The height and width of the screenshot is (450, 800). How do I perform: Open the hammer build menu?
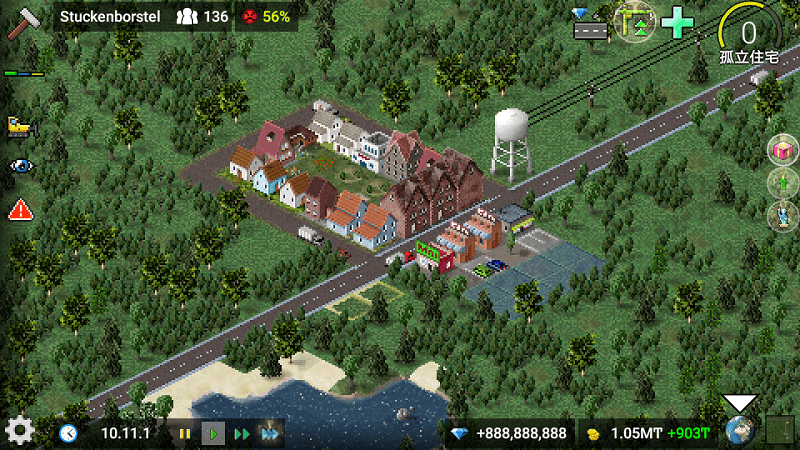point(22,22)
